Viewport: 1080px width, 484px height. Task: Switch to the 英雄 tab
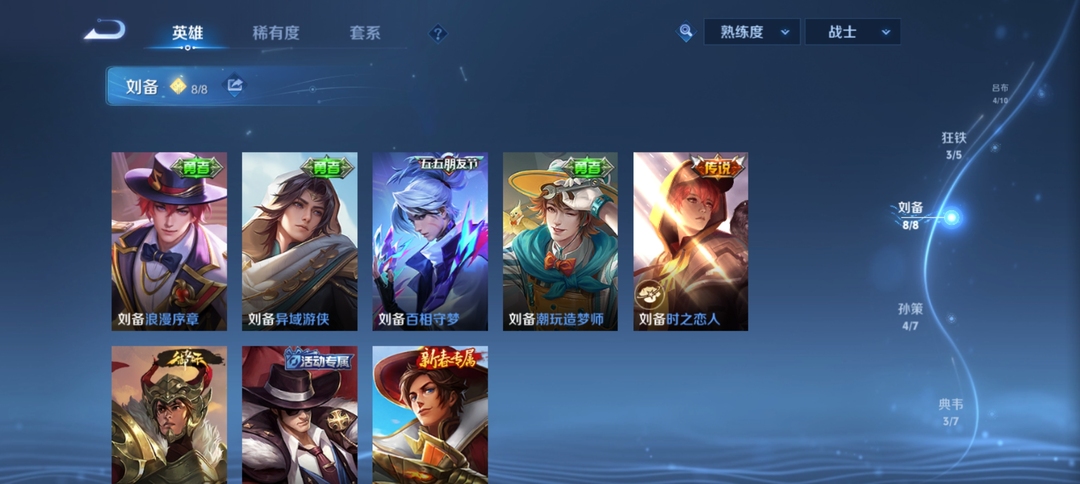(x=187, y=33)
